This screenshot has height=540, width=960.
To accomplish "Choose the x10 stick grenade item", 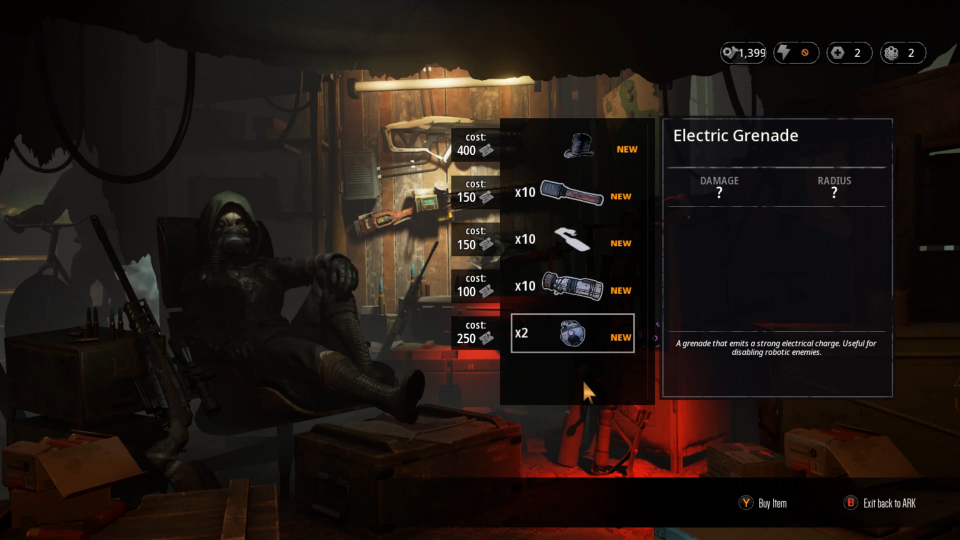I will click(x=572, y=192).
